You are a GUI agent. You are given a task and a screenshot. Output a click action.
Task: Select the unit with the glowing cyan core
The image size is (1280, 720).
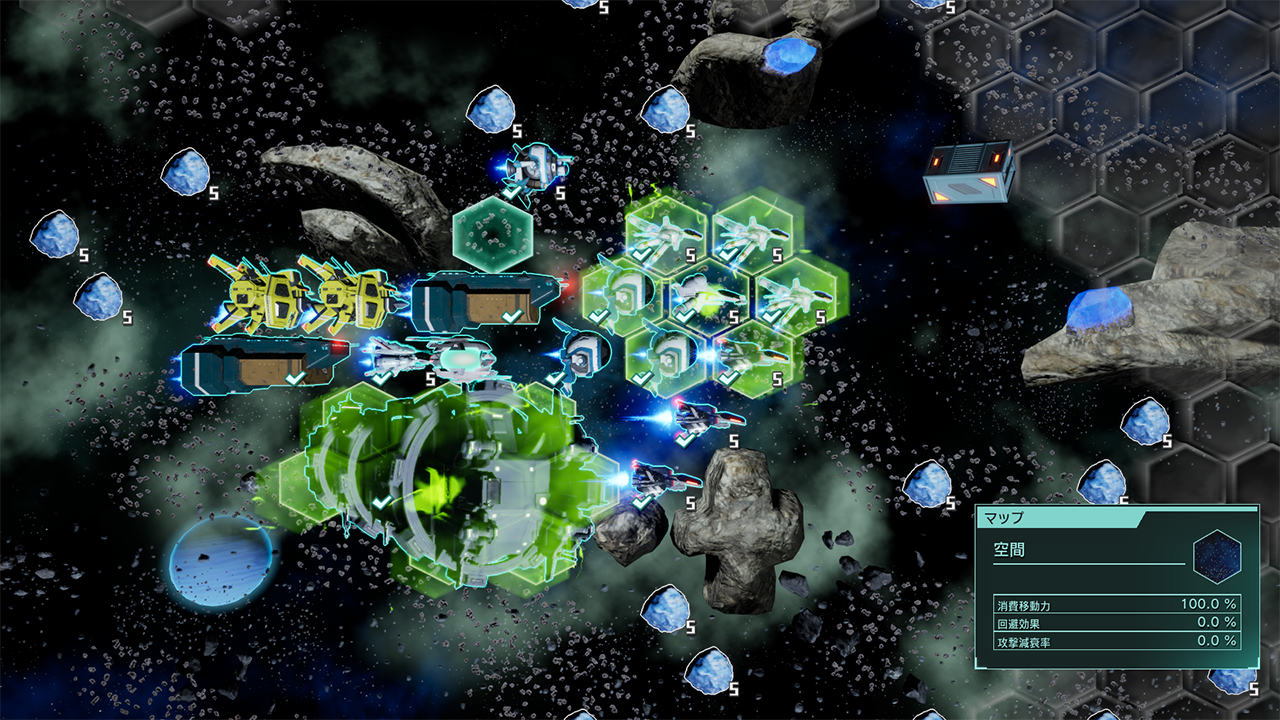coord(461,357)
